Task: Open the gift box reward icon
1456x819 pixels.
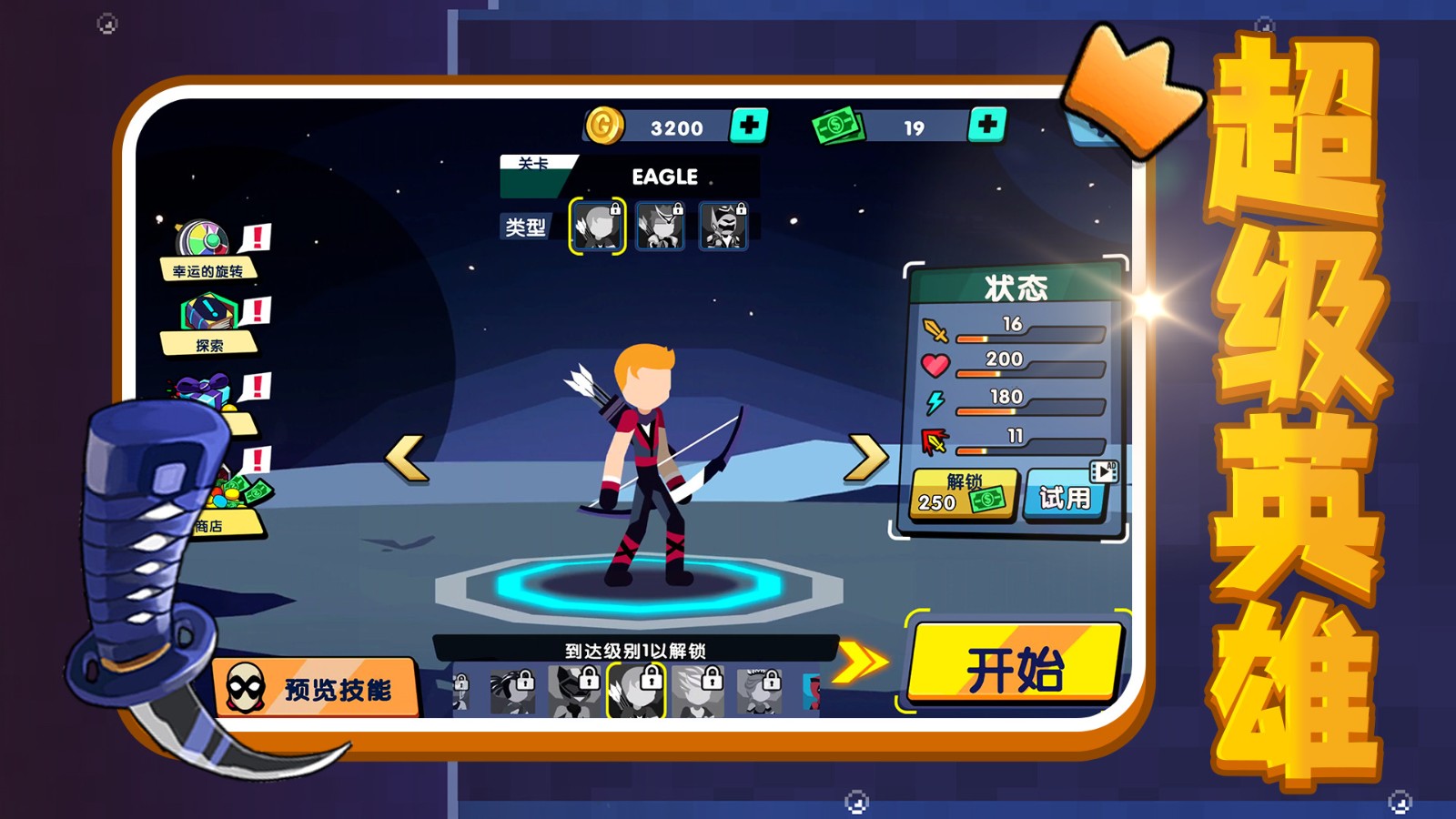Action: (204, 393)
